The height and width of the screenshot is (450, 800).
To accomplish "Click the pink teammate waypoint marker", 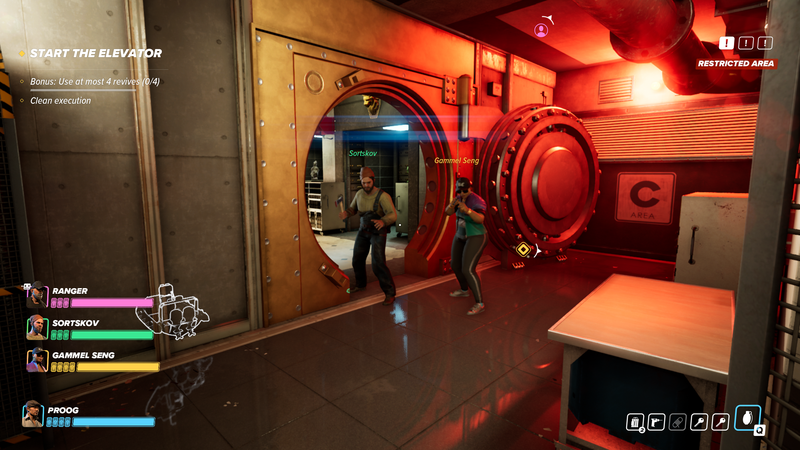I will (x=541, y=31).
